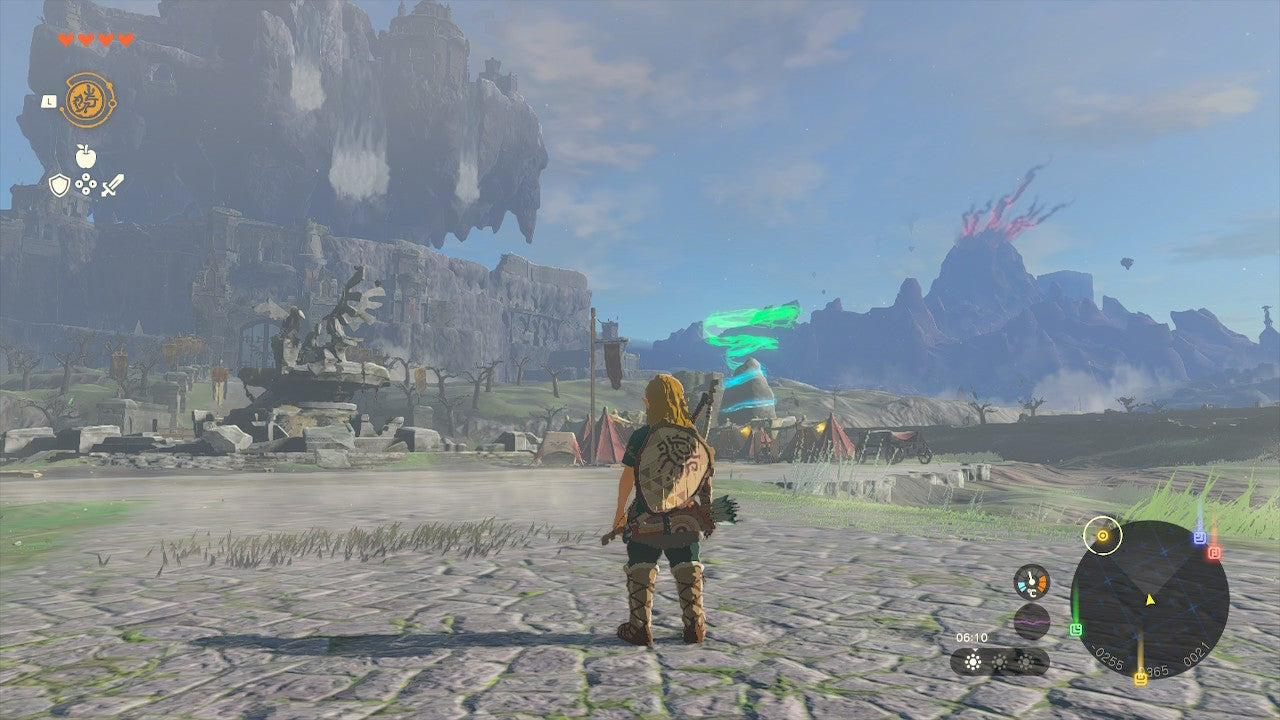Click the sound level meter icon
Viewport: 1280px width, 720px height.
1032,621
